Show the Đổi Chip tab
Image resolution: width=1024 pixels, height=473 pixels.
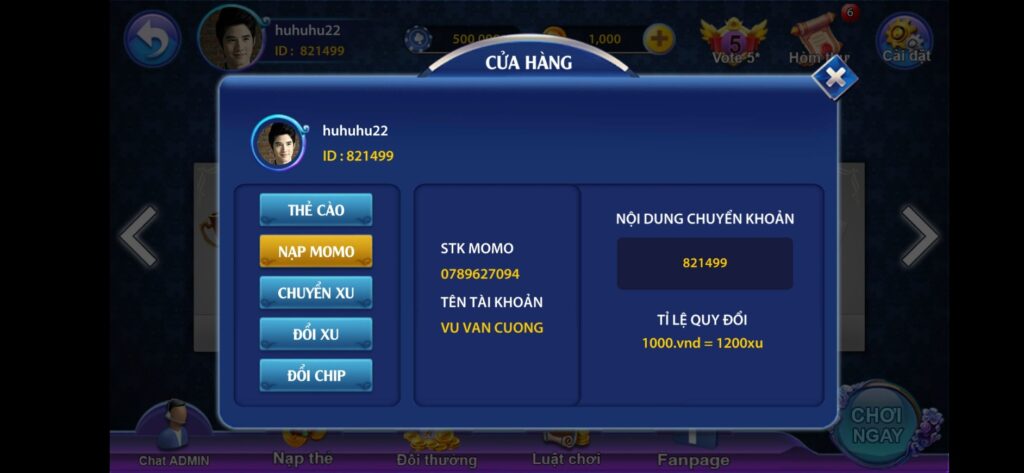(x=316, y=375)
